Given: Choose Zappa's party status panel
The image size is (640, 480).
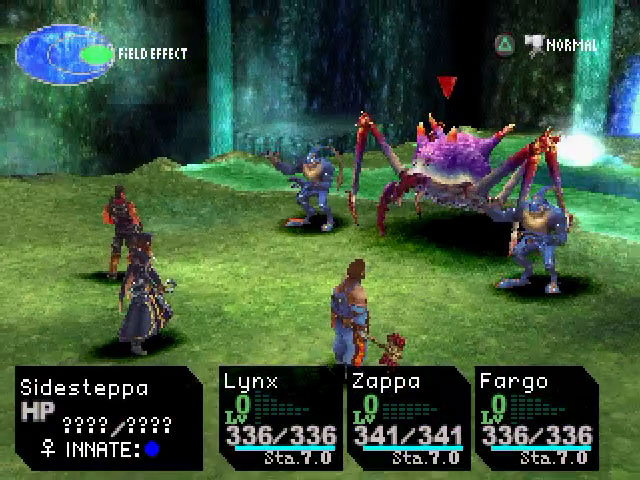Looking at the screenshot, I should tap(408, 417).
